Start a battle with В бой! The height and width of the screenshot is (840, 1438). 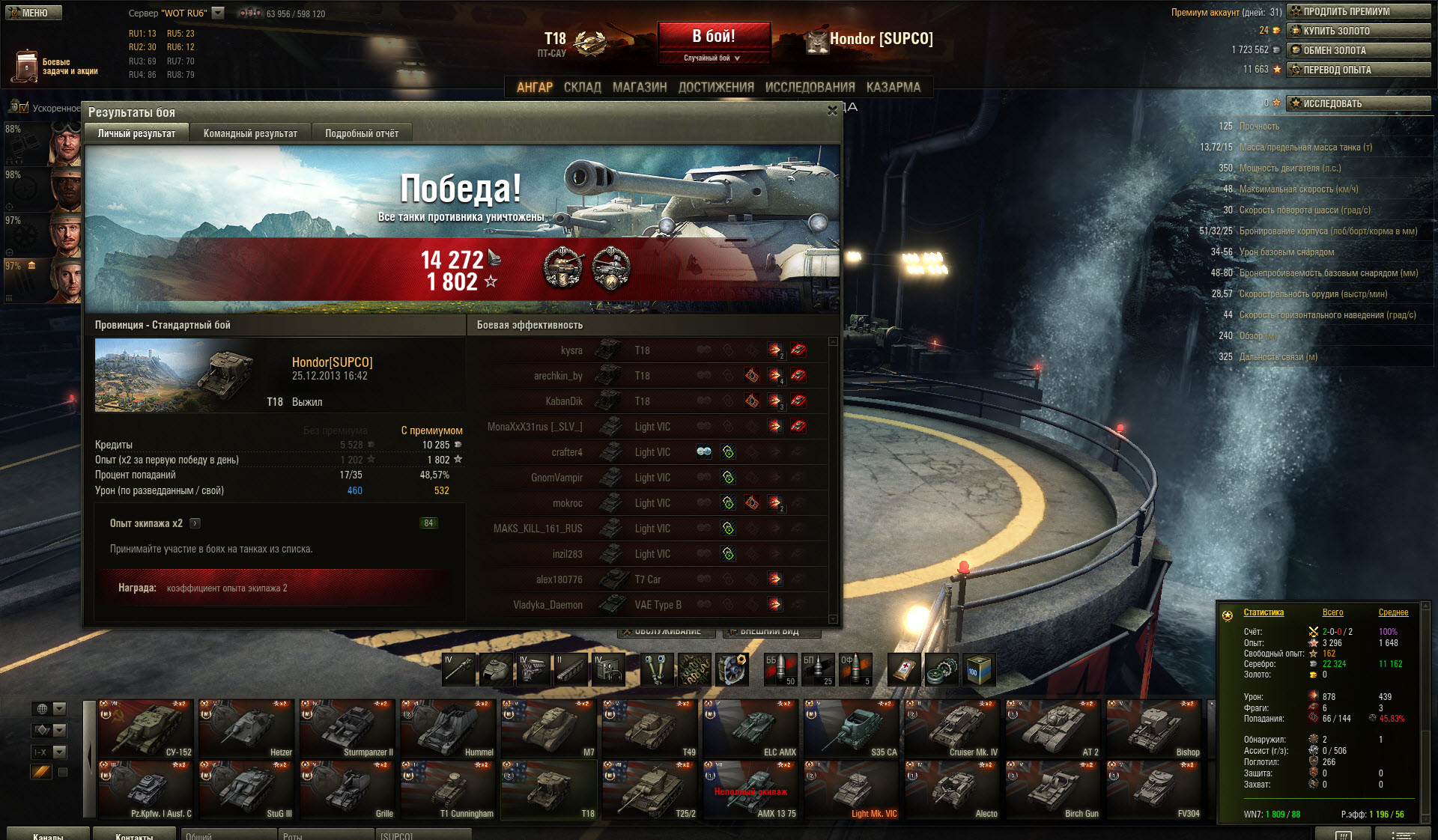[714, 37]
